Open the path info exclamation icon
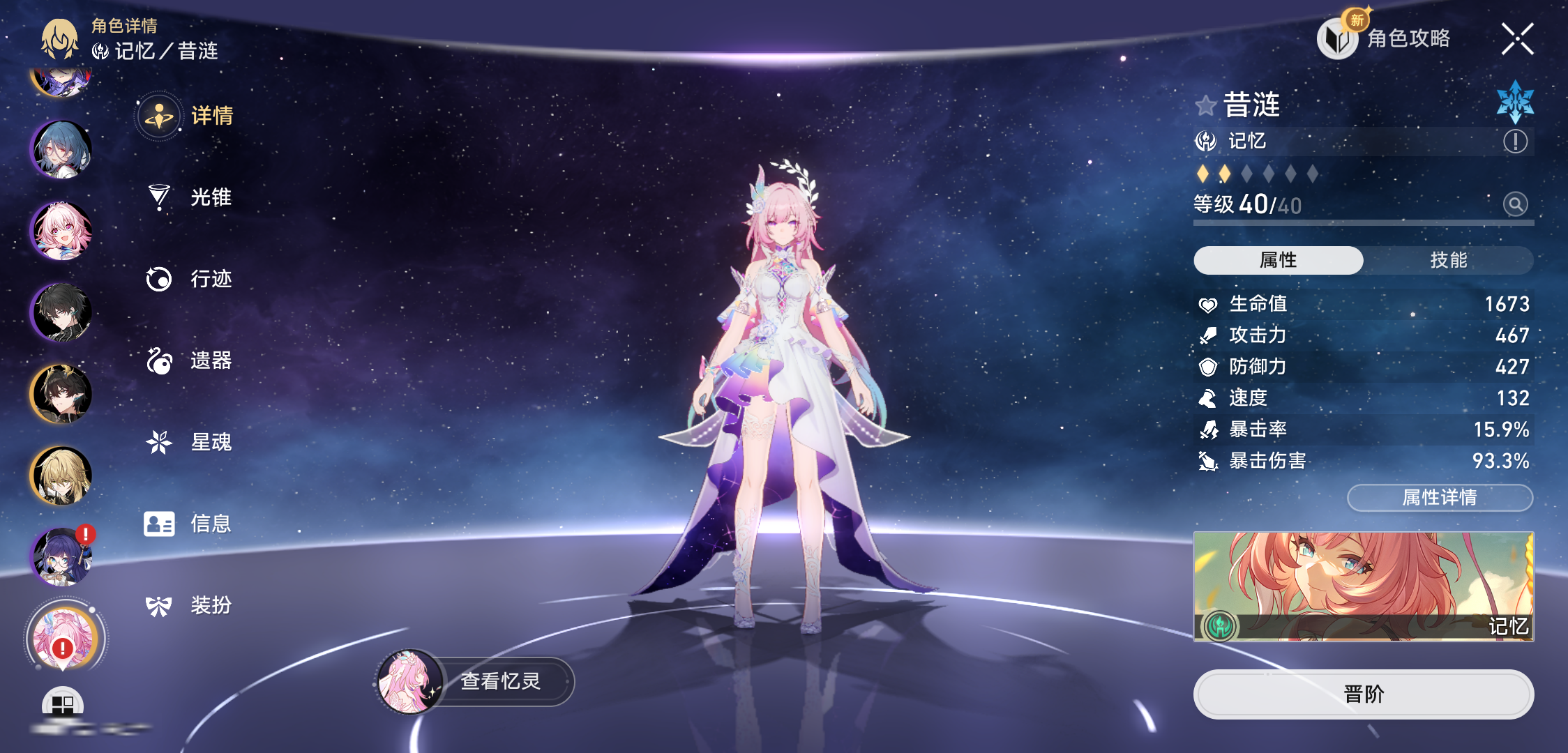 coord(1515,142)
